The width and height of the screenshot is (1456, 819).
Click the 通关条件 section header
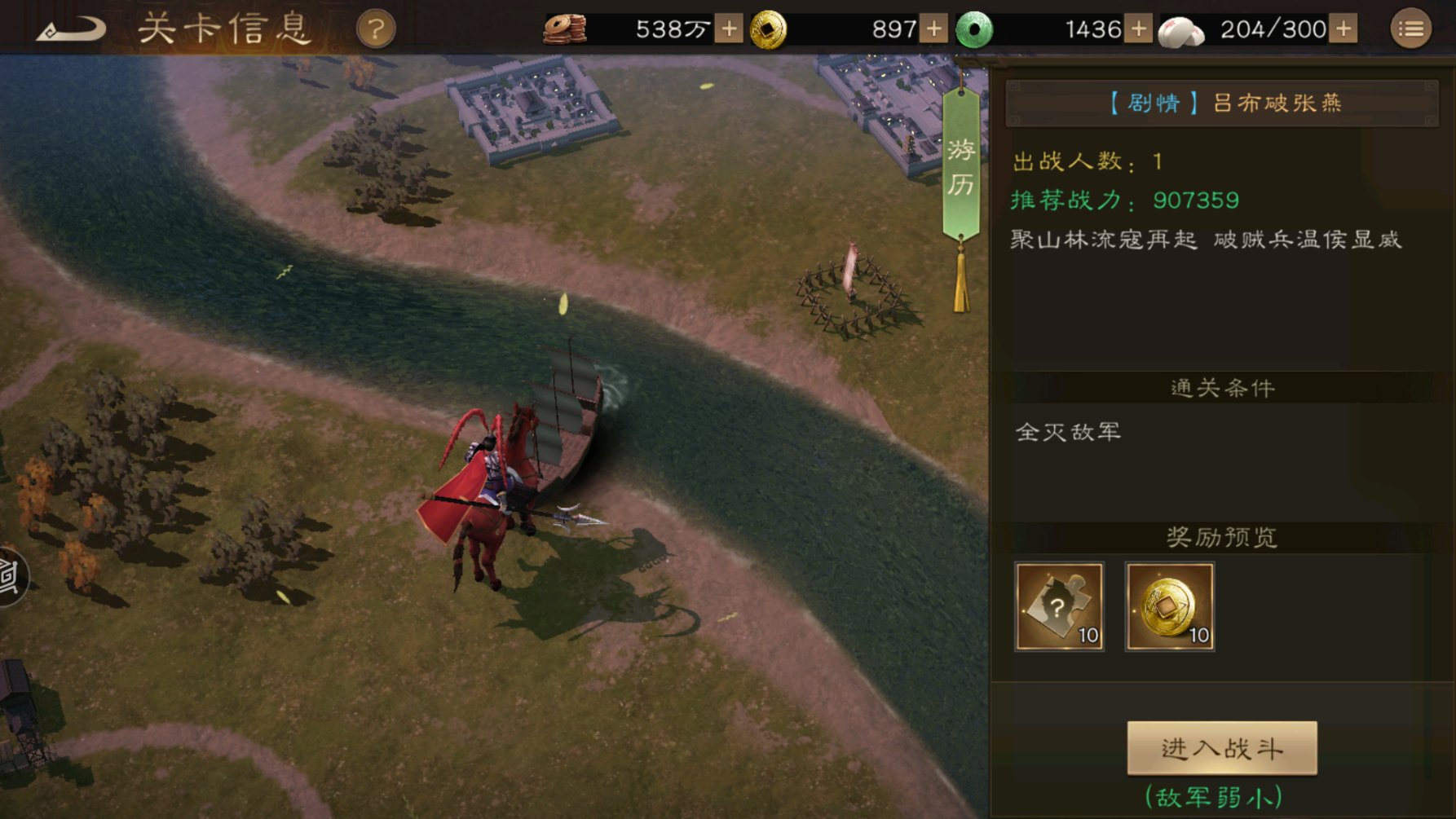[1221, 389]
